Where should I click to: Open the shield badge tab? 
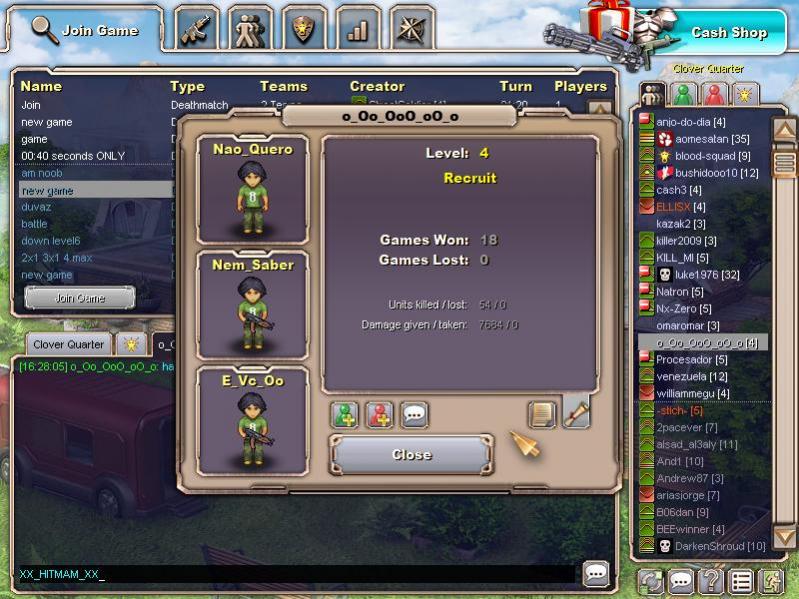click(304, 29)
